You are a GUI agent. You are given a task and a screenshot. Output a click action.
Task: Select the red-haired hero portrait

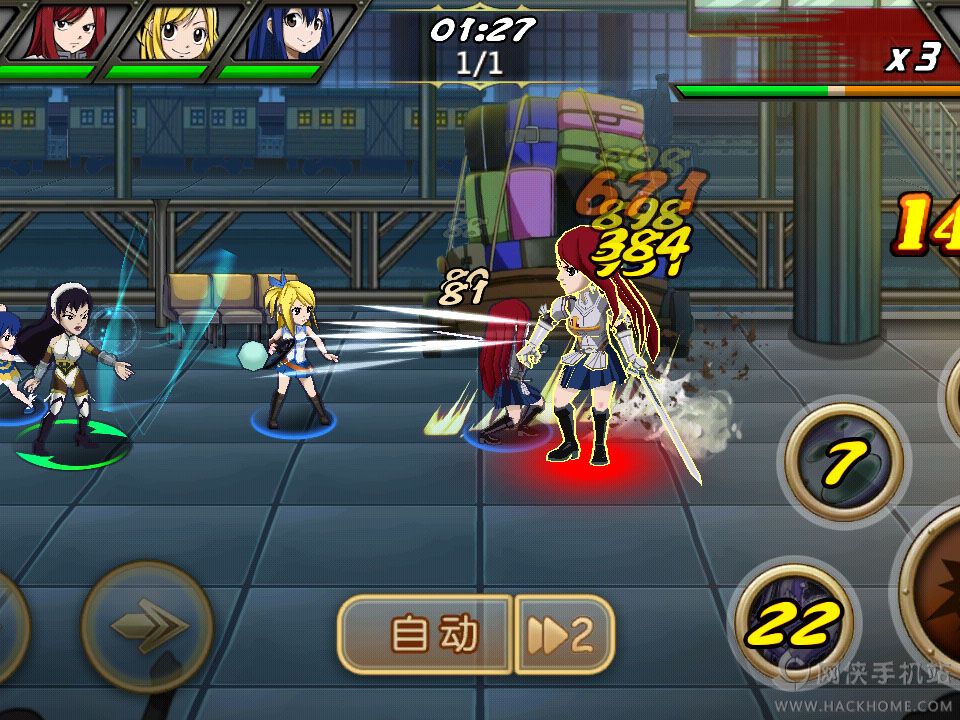(x=59, y=32)
